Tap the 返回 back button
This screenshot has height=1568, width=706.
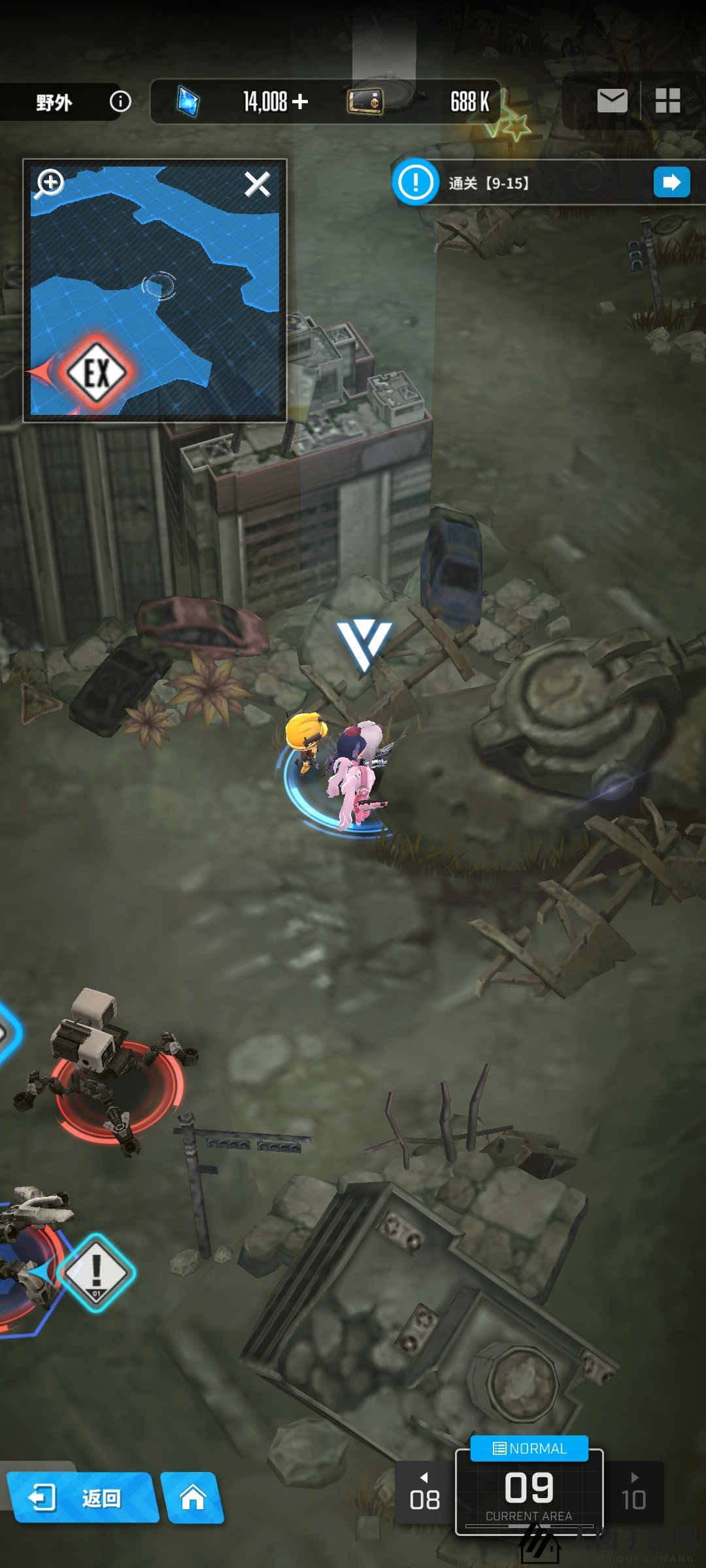coord(82,1497)
